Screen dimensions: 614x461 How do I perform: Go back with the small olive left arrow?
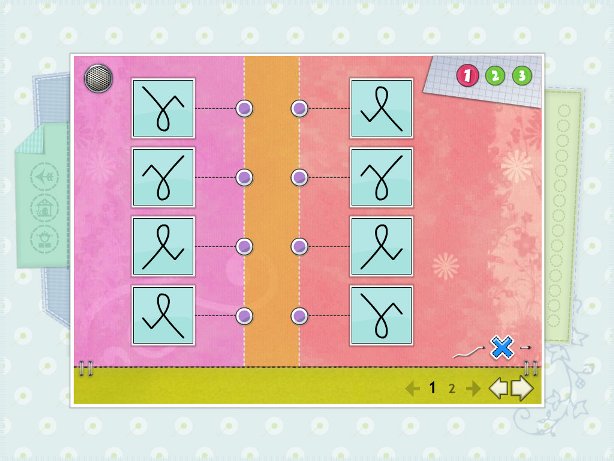(411, 389)
